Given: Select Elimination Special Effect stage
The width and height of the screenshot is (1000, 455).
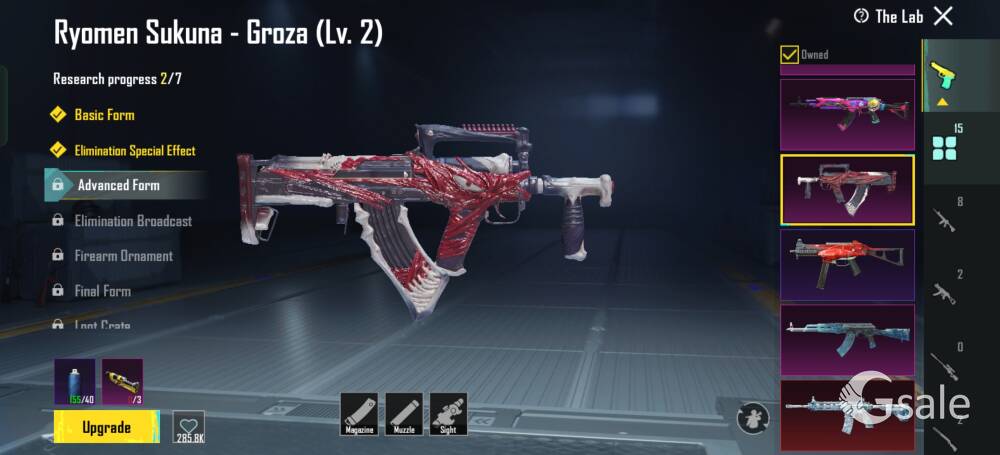Looking at the screenshot, I should (134, 151).
